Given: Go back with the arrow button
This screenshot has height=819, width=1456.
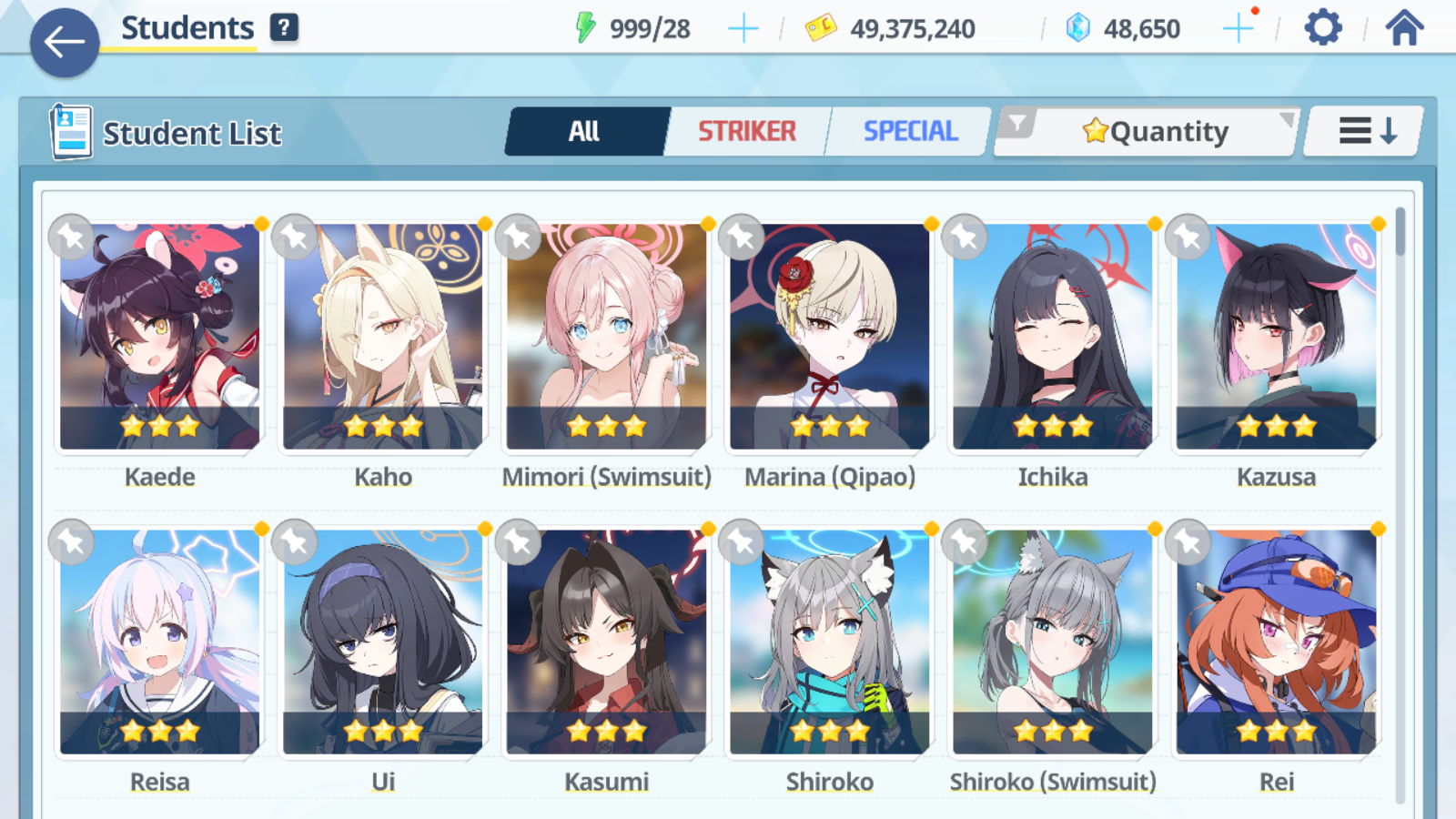Looking at the screenshot, I should [x=65, y=42].
